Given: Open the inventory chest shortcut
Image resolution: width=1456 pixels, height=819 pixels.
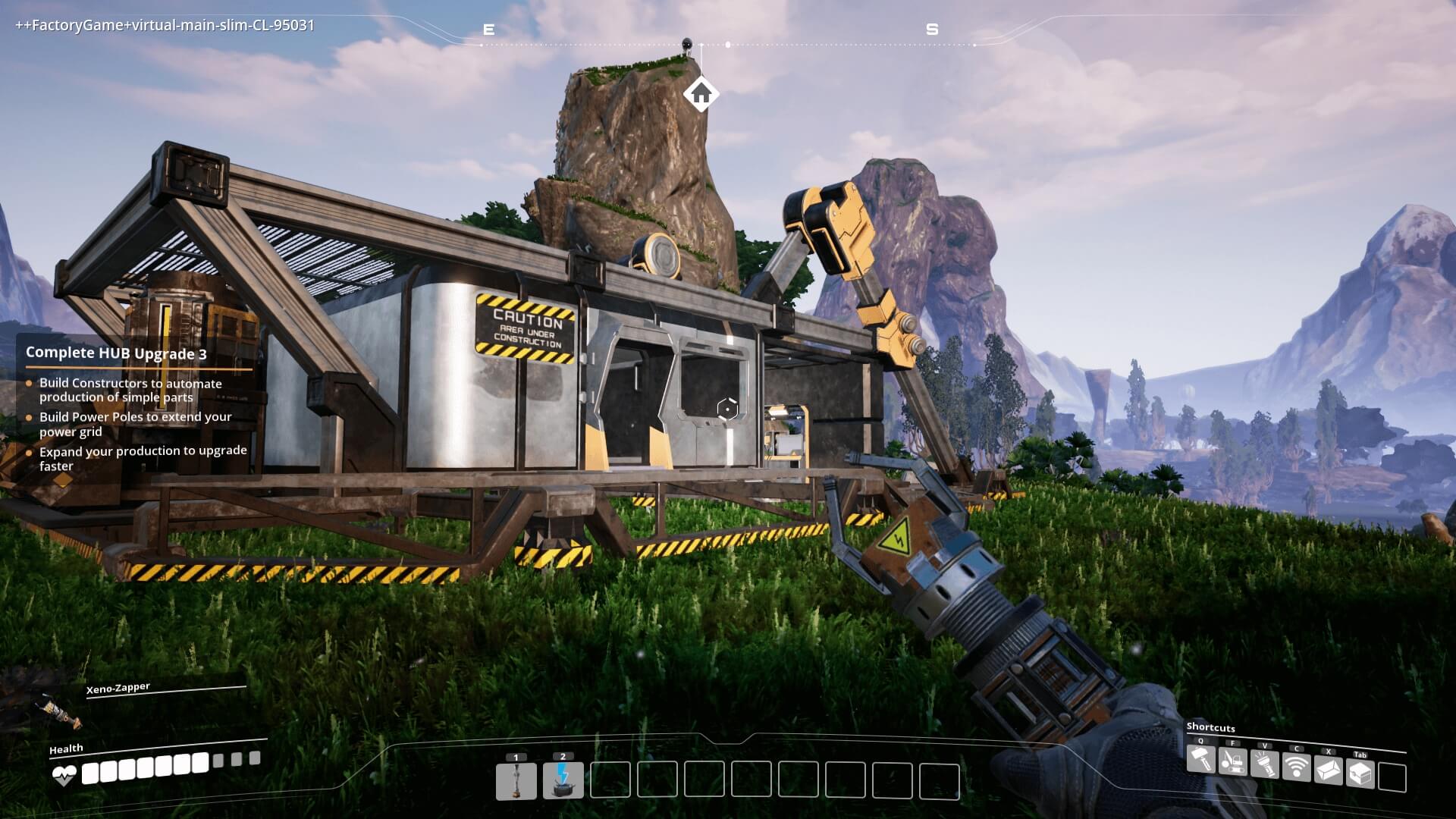Looking at the screenshot, I should pos(1360,773).
